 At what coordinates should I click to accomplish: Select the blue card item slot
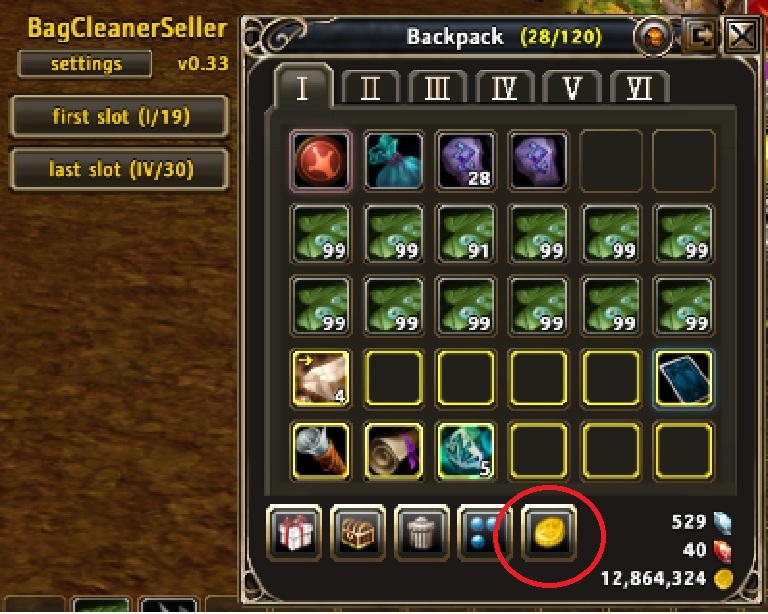684,378
